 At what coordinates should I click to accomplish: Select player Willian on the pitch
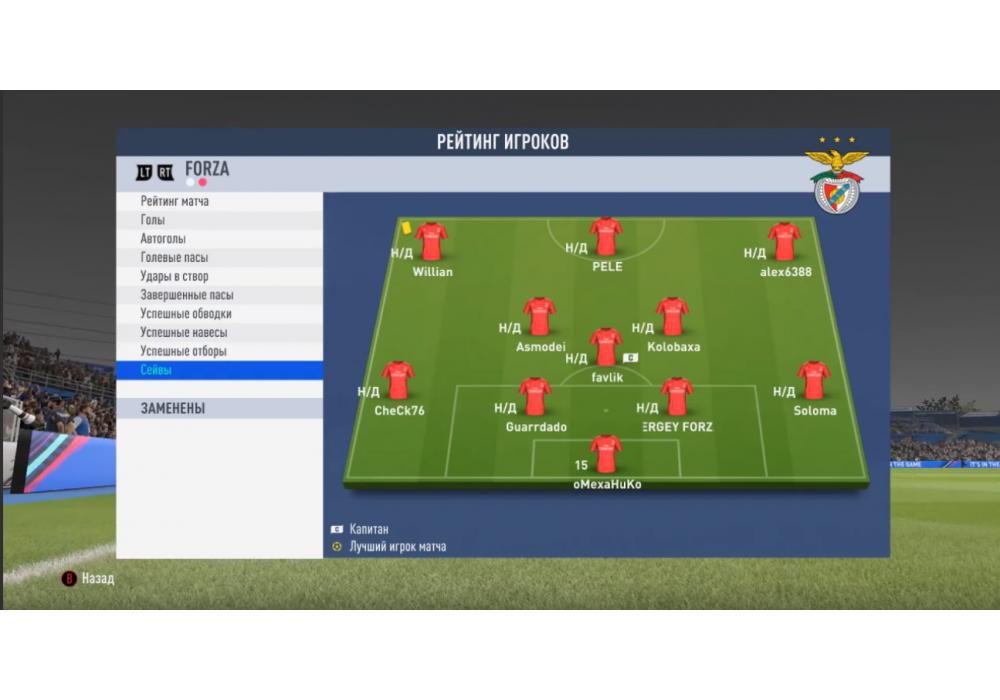click(x=432, y=242)
